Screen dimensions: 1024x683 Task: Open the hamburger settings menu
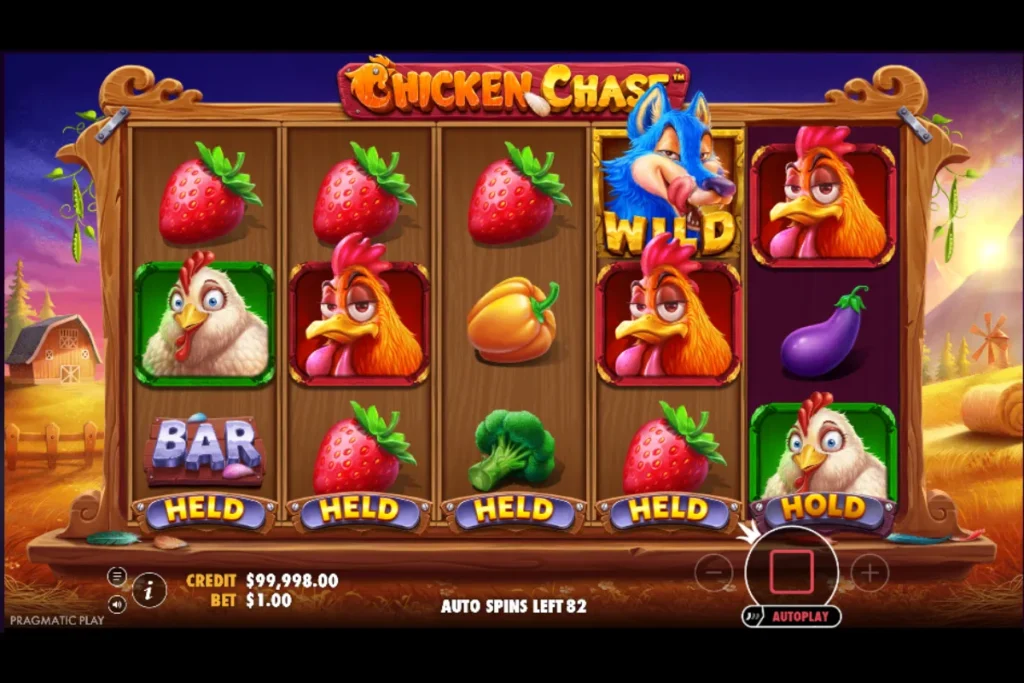(117, 576)
